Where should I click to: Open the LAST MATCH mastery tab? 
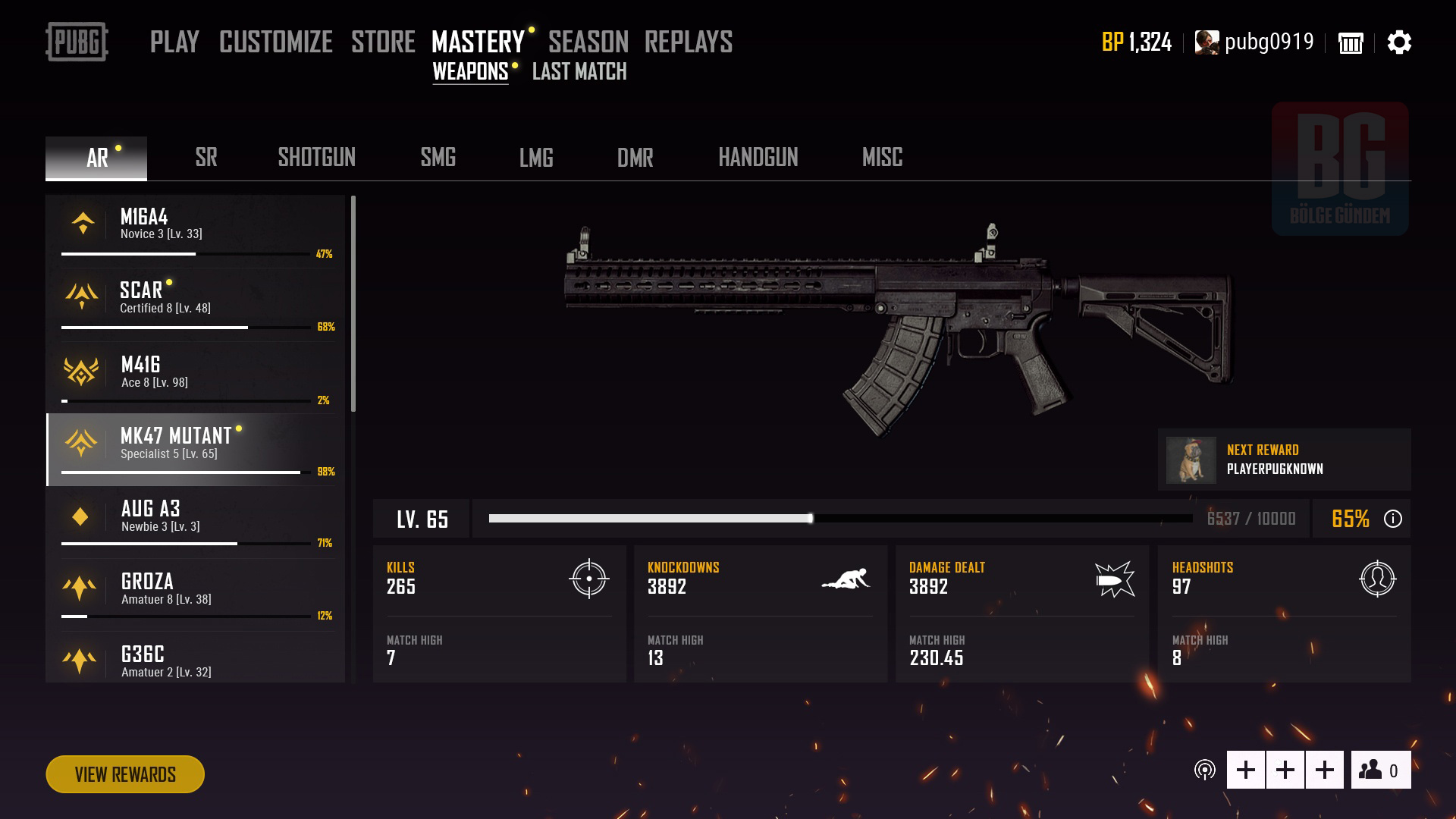click(x=579, y=73)
